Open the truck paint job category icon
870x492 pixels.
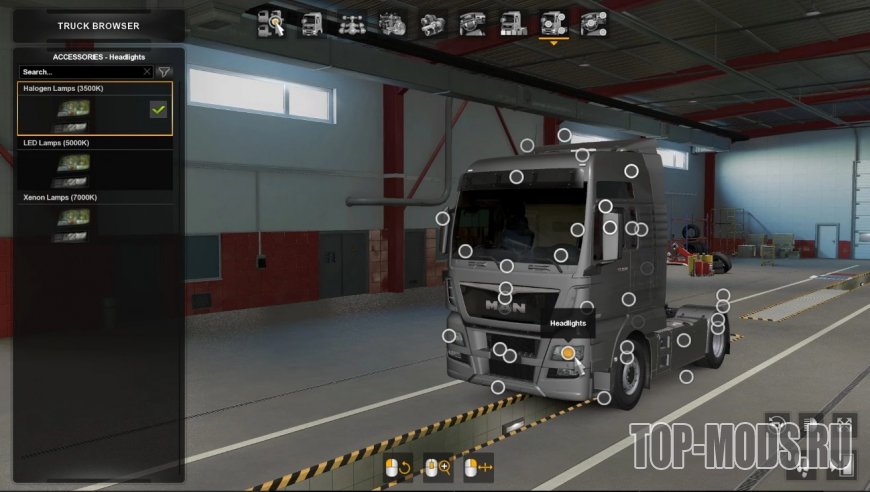tap(513, 24)
